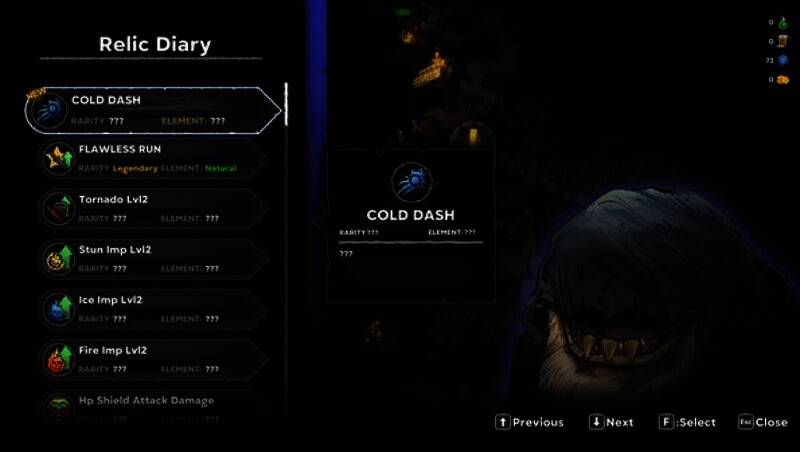Pick the Fire Imp Lvl2 relic

[150, 358]
